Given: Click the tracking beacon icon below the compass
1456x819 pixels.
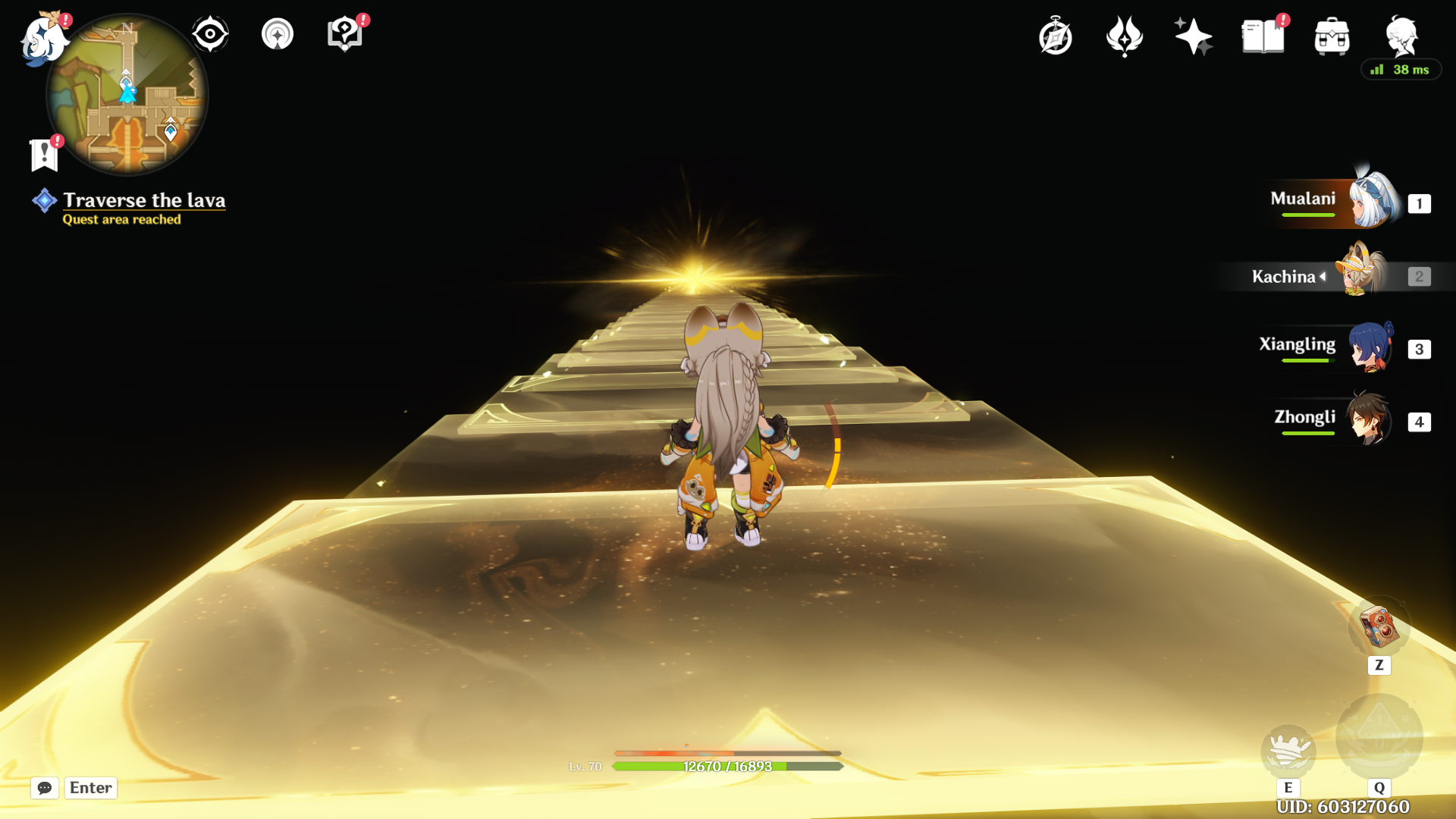Looking at the screenshot, I should click(x=276, y=33).
